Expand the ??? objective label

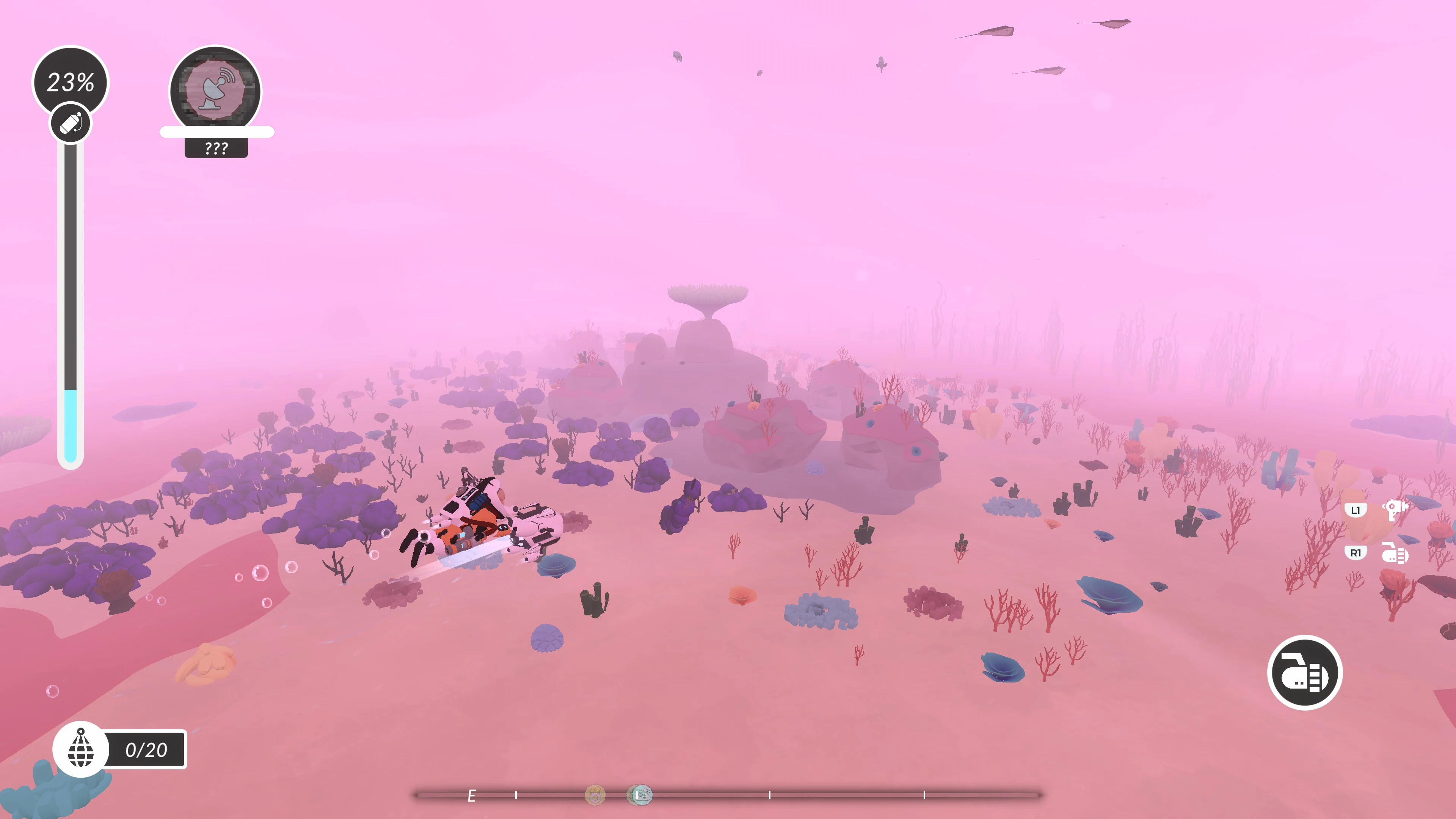coord(217,148)
